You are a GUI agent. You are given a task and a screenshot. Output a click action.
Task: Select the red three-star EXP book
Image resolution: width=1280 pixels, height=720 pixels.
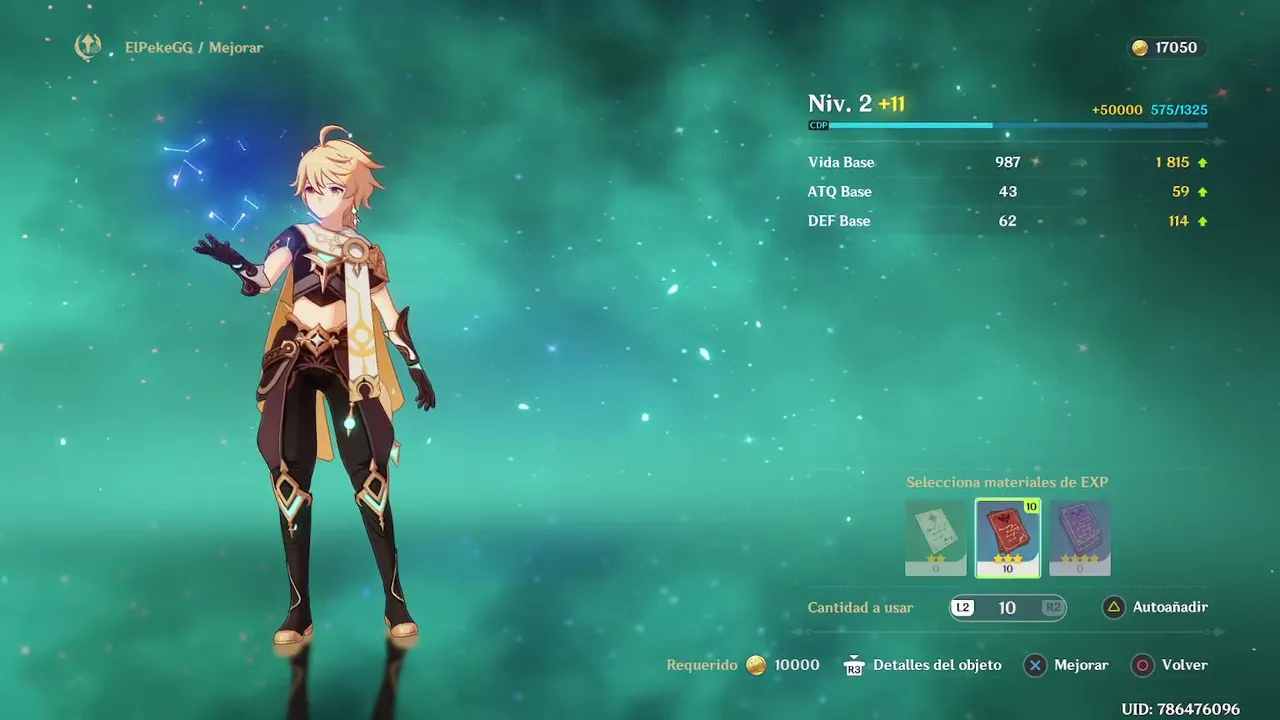pos(1007,538)
